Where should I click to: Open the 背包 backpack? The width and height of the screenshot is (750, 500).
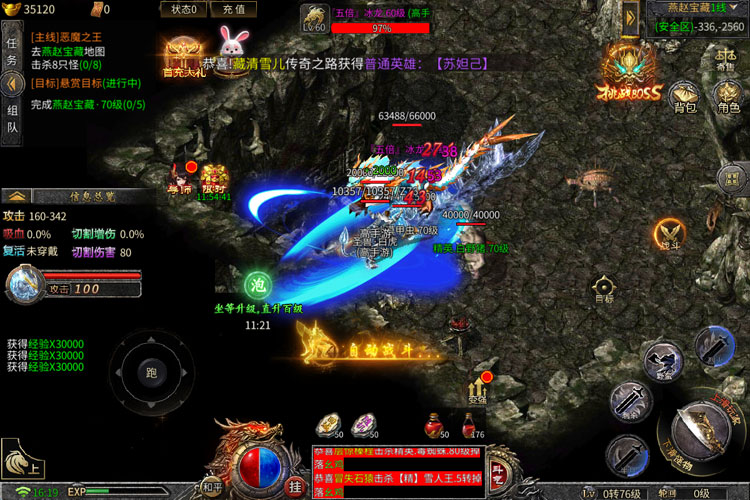pyautogui.click(x=684, y=96)
